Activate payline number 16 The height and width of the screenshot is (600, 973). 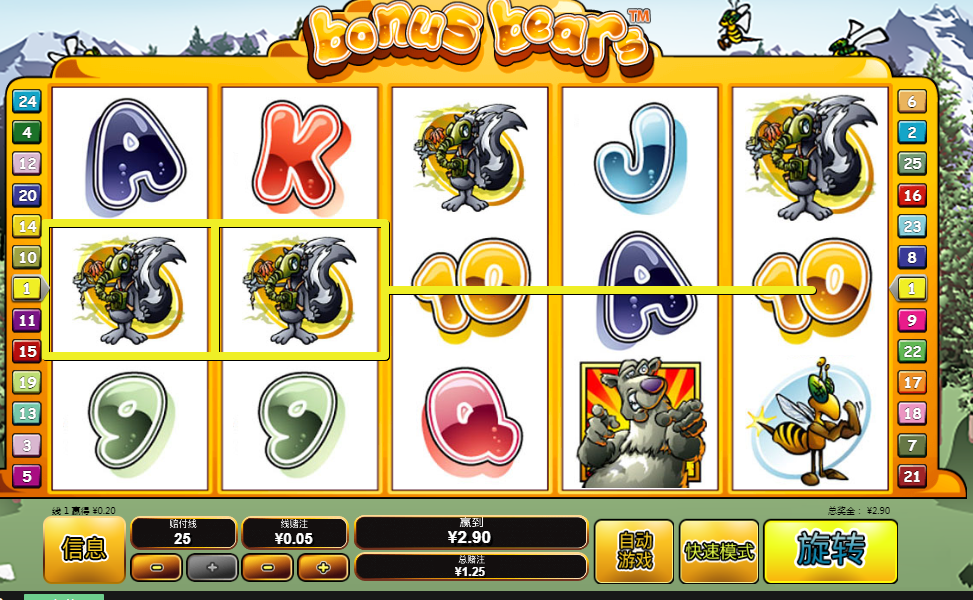[911, 195]
